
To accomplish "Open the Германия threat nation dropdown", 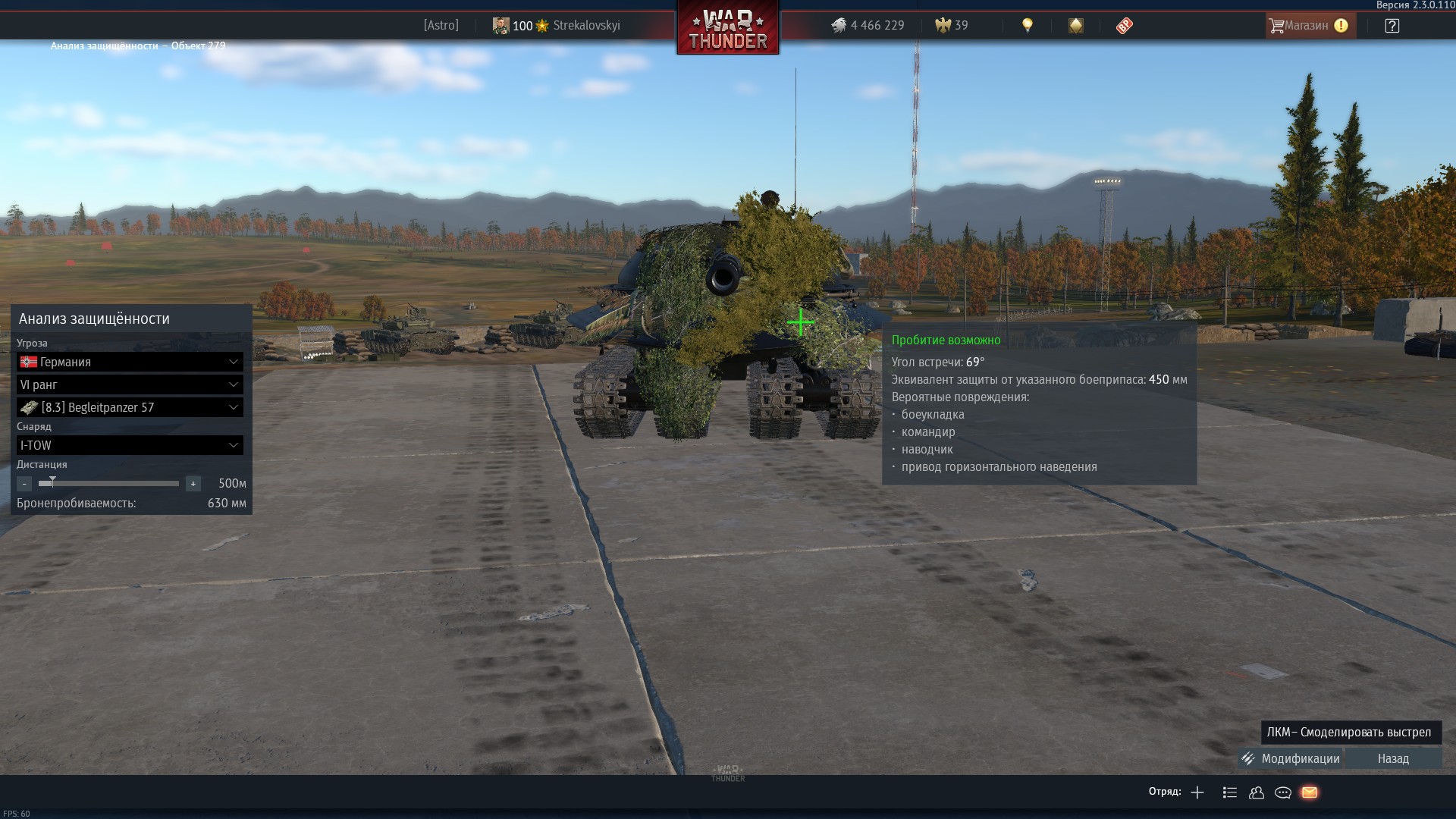I will coord(130,362).
